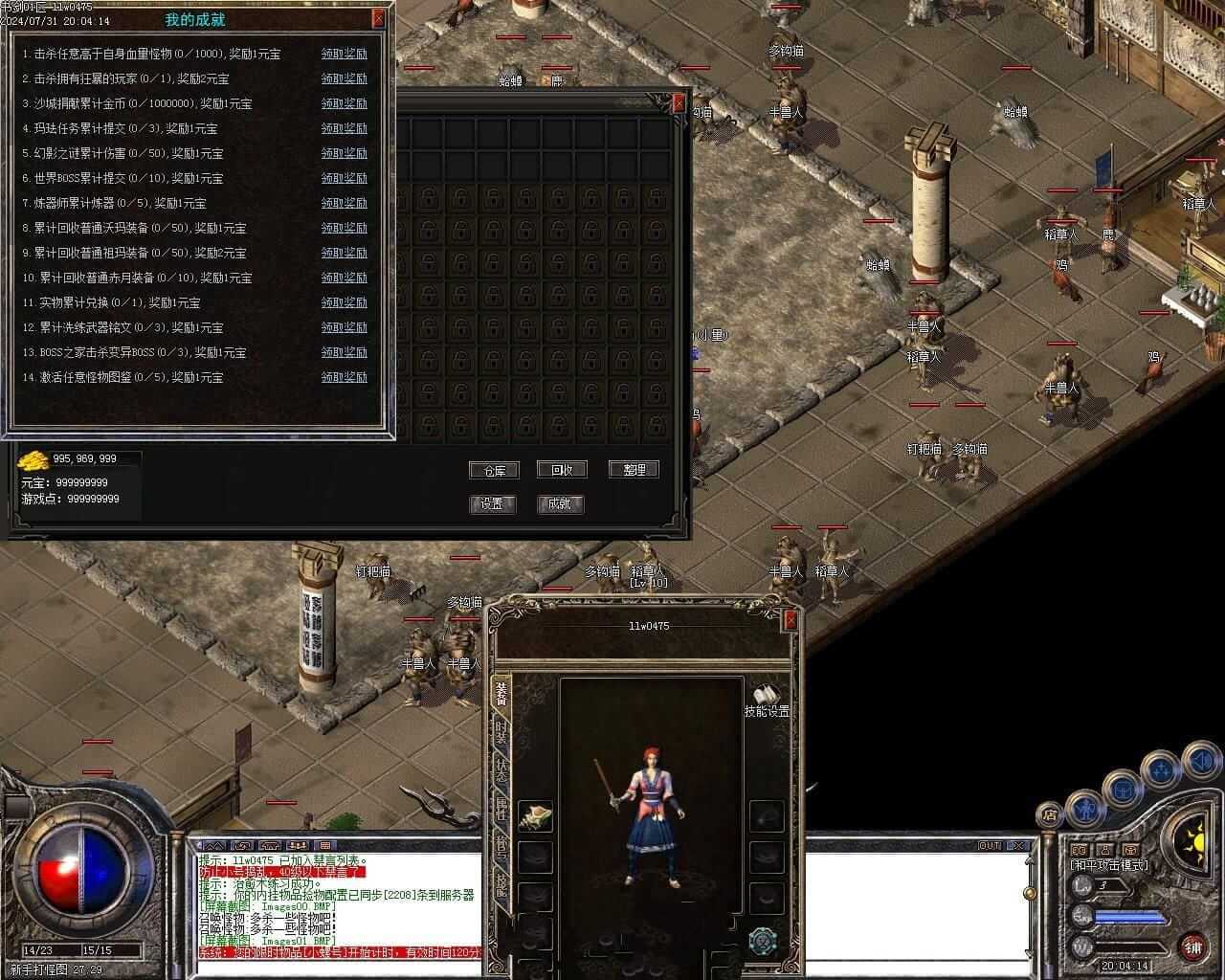Close the inventory bag window
This screenshot has height=980, width=1225.
(679, 101)
